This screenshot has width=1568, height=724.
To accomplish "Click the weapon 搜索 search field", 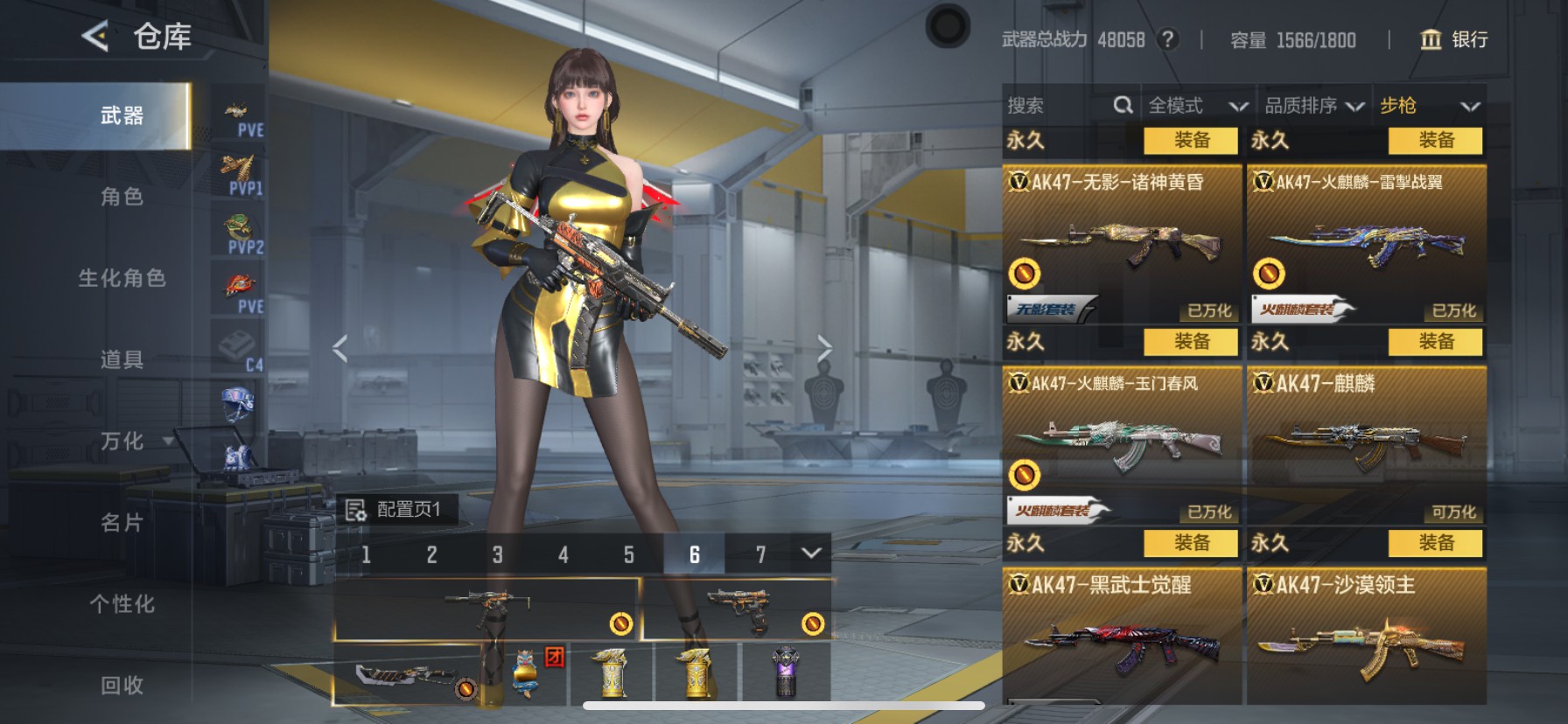I will tap(1059, 106).
